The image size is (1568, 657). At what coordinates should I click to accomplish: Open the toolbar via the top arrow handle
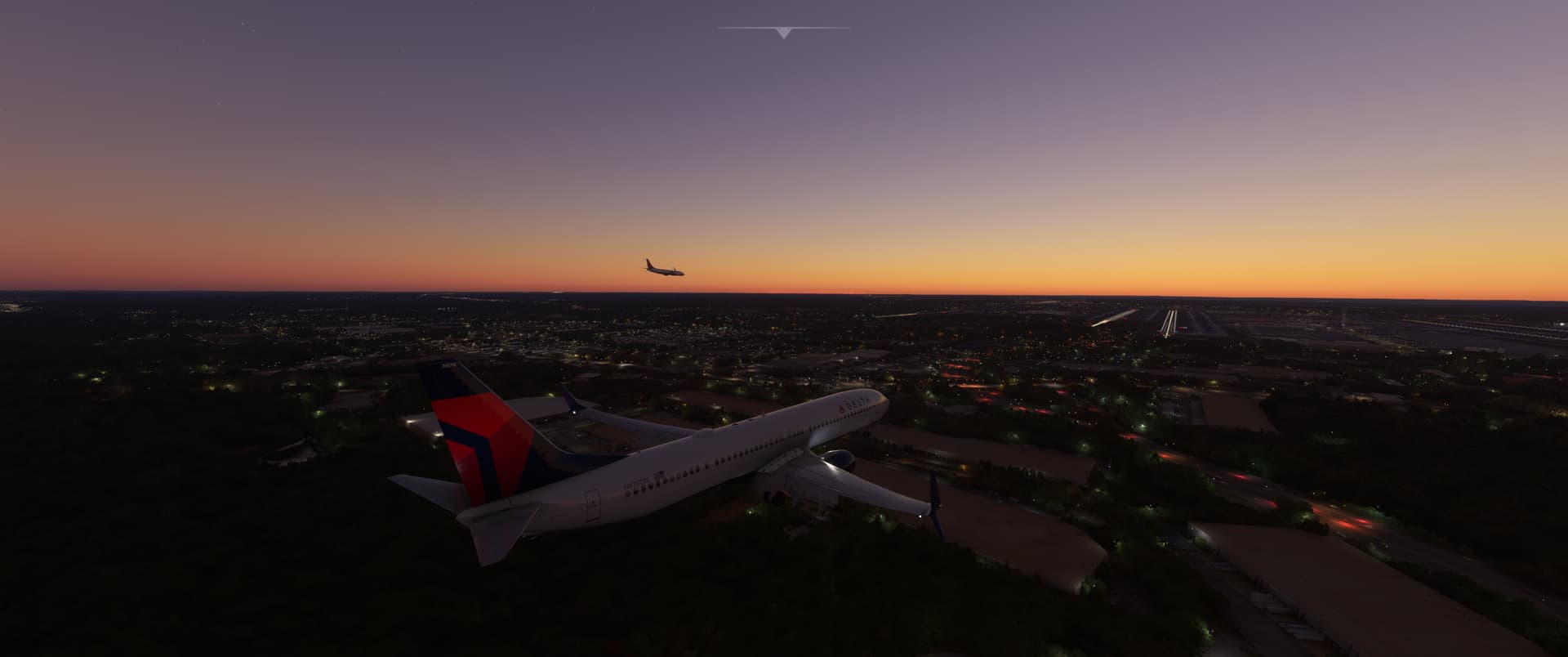pyautogui.click(x=783, y=33)
